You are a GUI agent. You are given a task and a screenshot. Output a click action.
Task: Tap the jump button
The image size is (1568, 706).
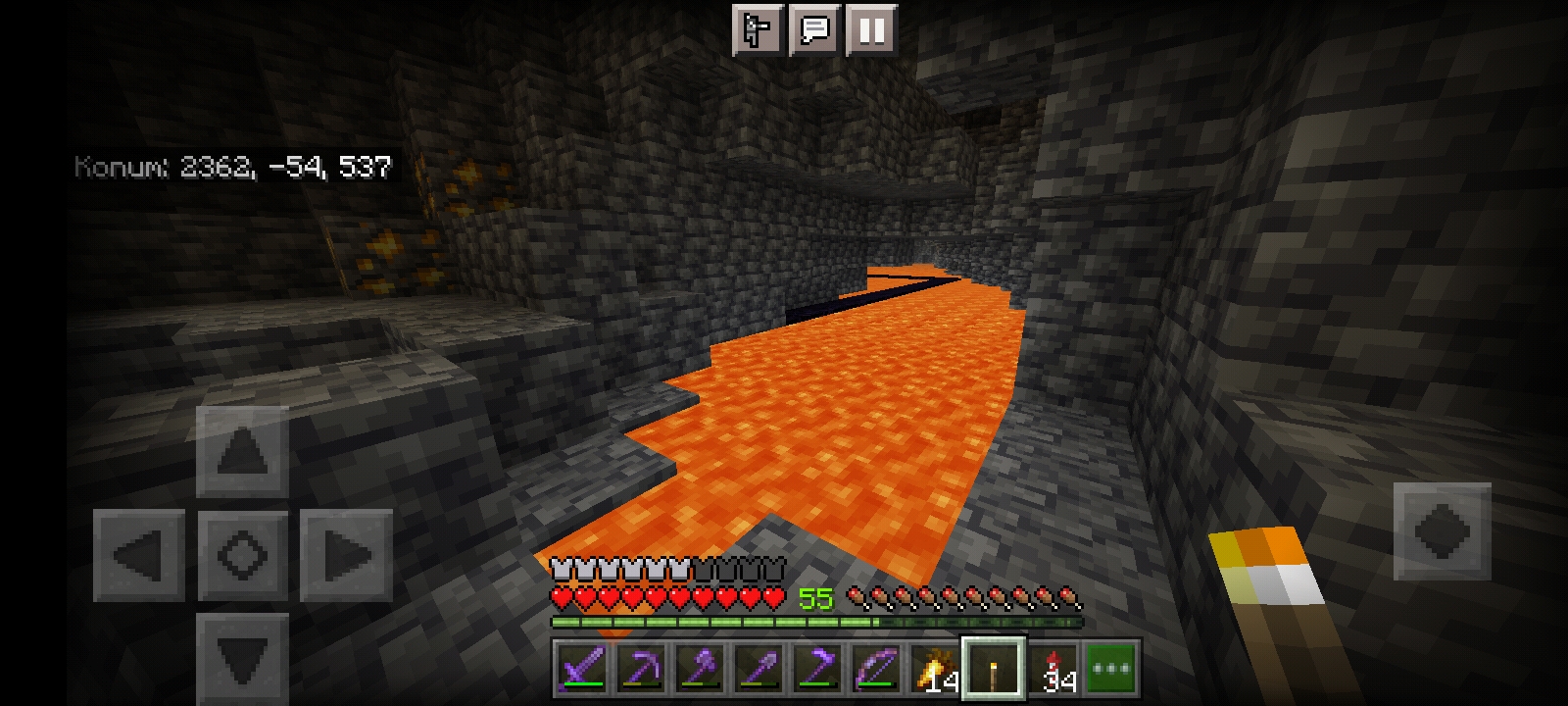(x=1442, y=530)
